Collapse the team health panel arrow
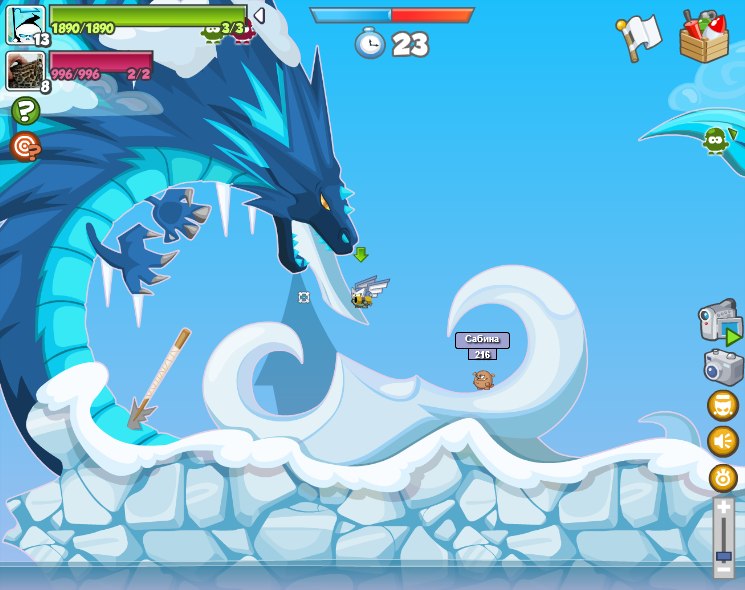This screenshot has width=745, height=590. (x=259, y=16)
